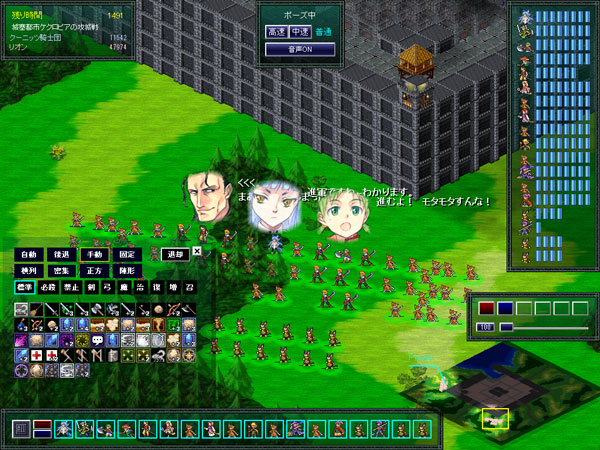
Task: Activate the speech bubble skill icon
Action: point(99,341)
